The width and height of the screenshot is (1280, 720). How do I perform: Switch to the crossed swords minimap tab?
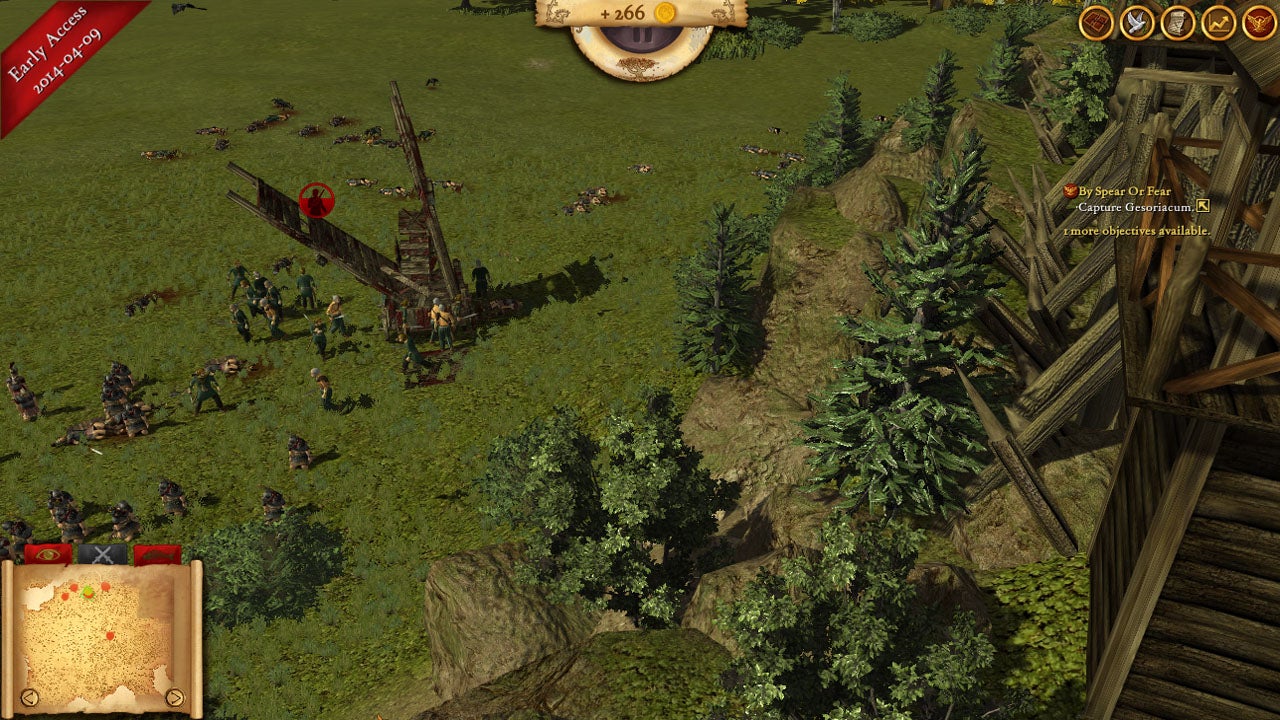pos(103,554)
